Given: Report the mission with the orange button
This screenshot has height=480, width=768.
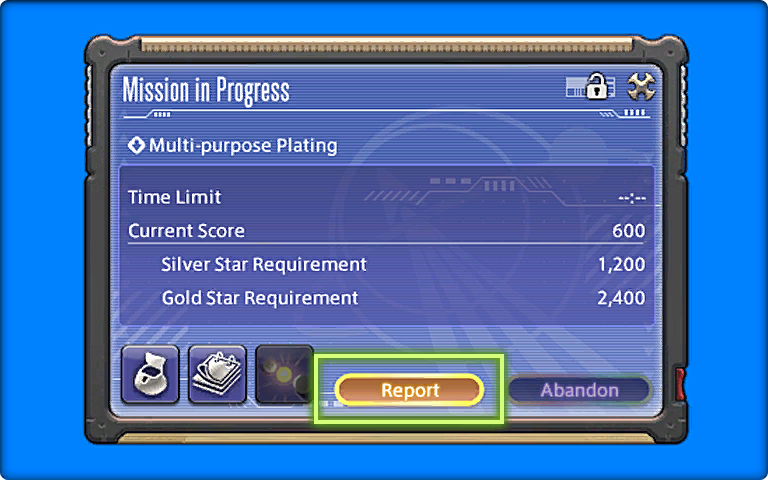Looking at the screenshot, I should tap(409, 390).
